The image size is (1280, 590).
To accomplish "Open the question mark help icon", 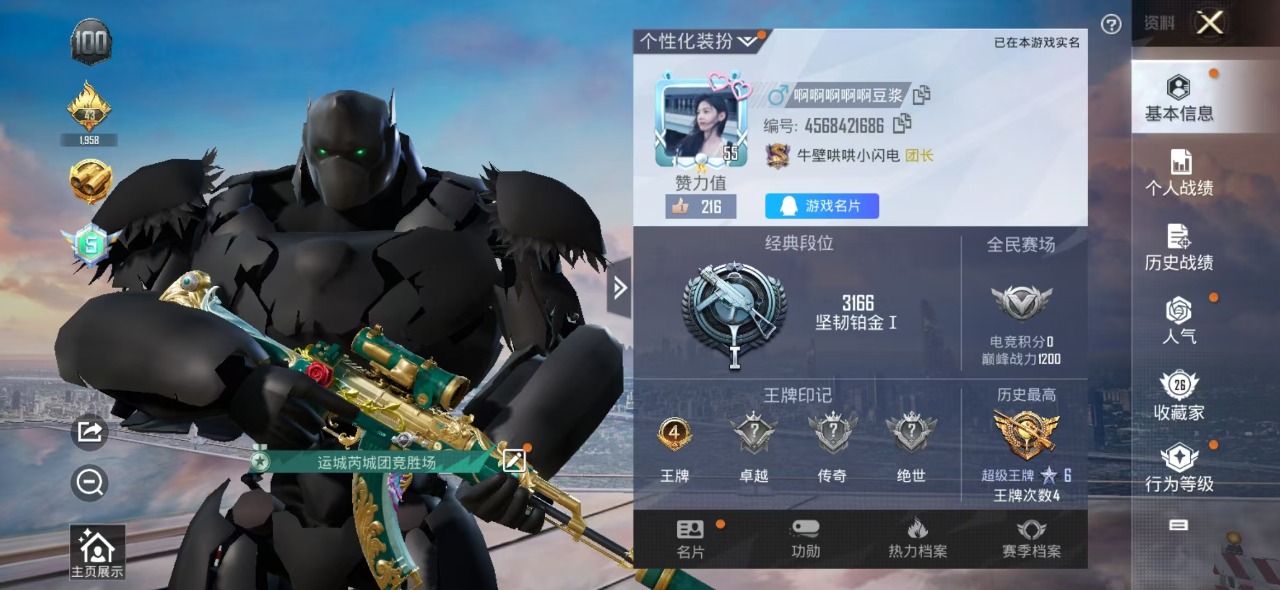I will click(x=1111, y=24).
